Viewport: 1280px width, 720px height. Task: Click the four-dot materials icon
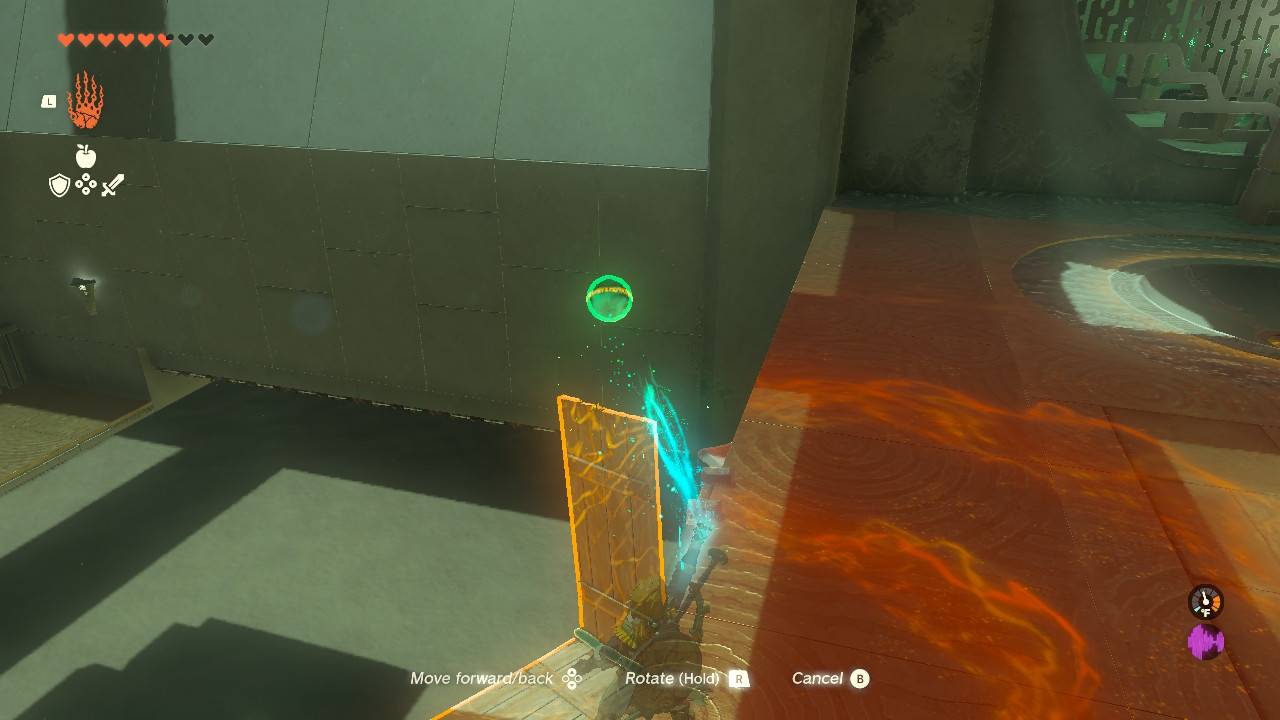click(86, 185)
